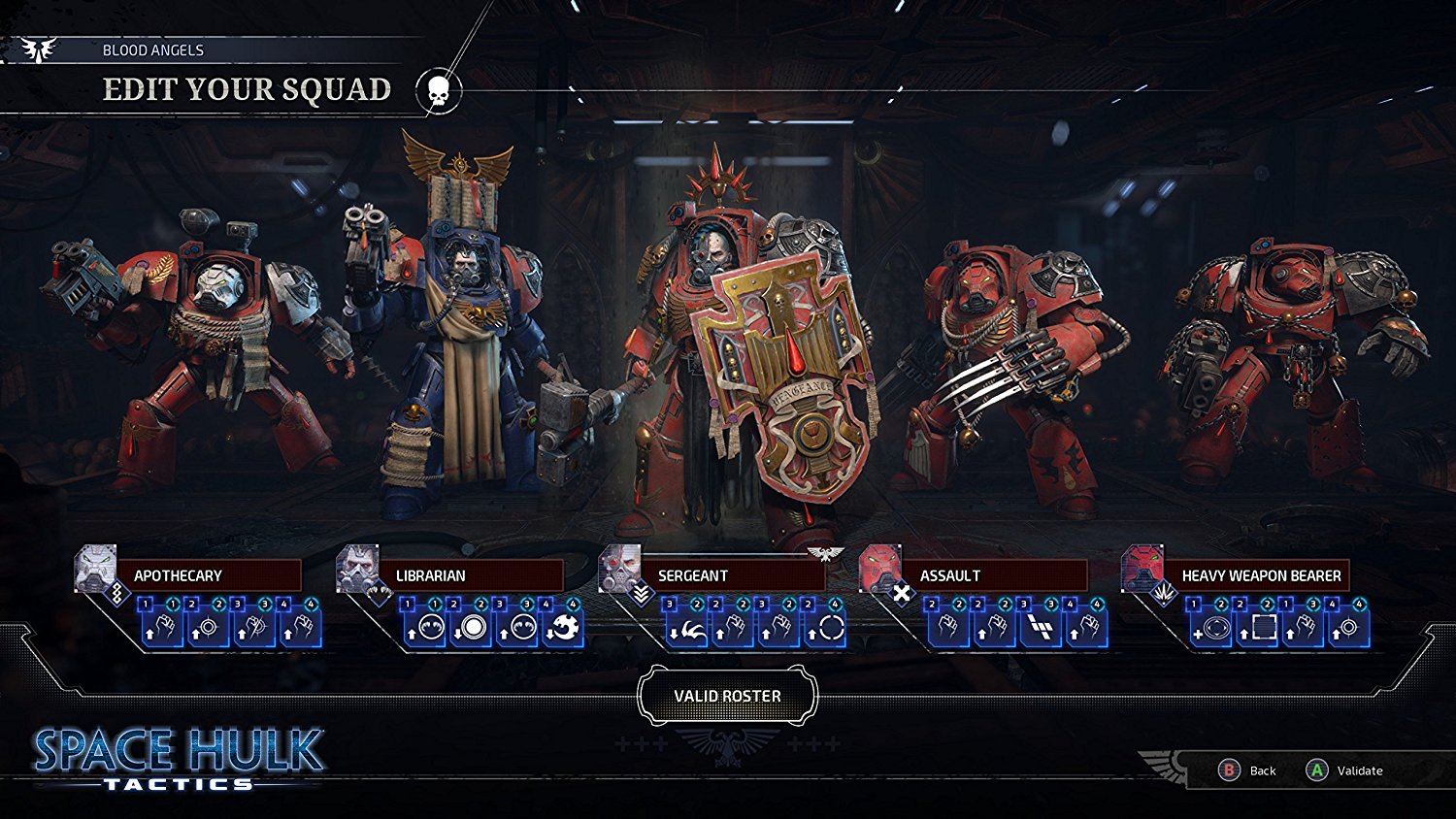Click the skull emblem beside Edit Your Squad

438,88
